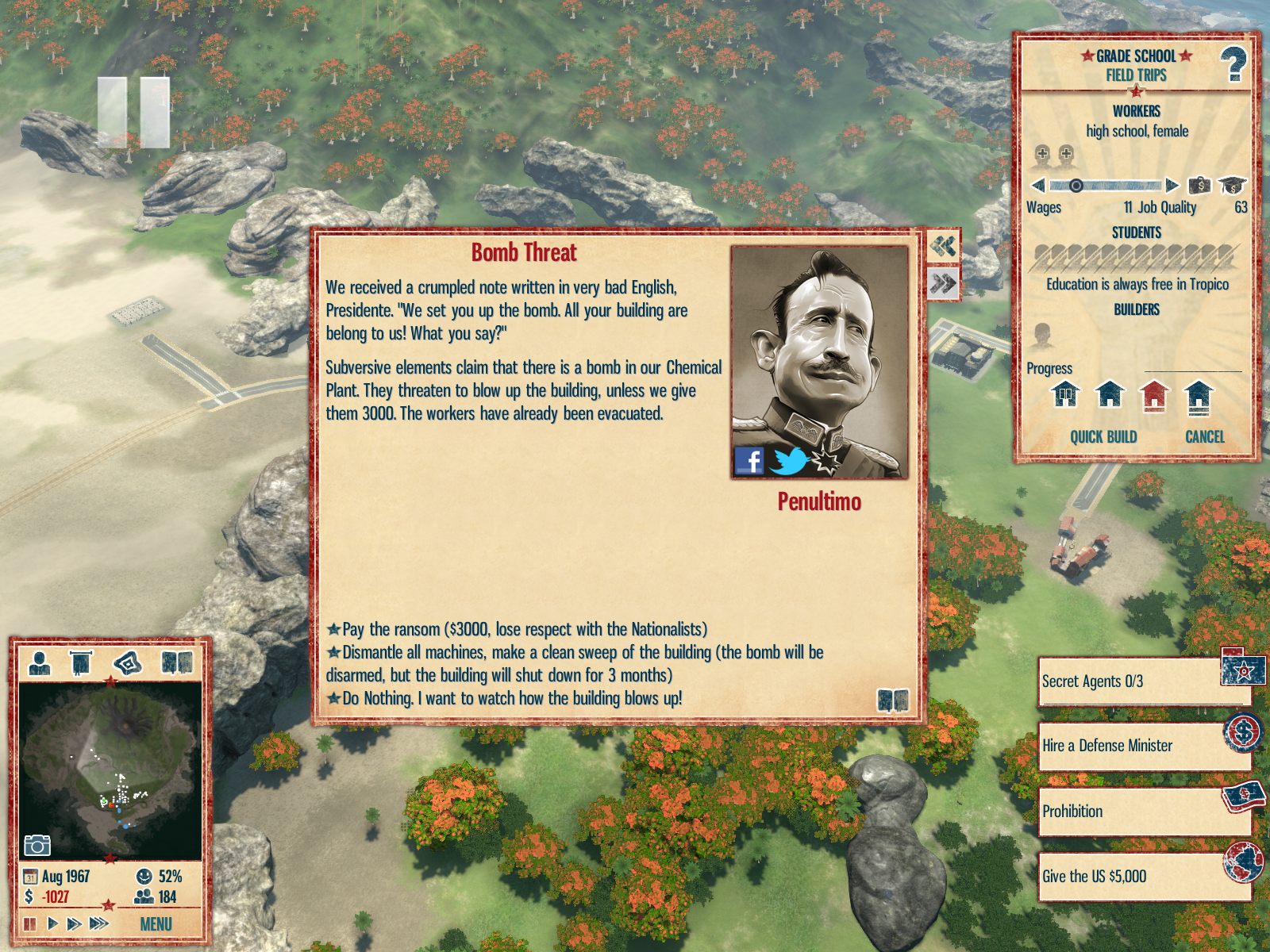Take a screenshot with the camera icon
1270x952 pixels.
point(37,845)
